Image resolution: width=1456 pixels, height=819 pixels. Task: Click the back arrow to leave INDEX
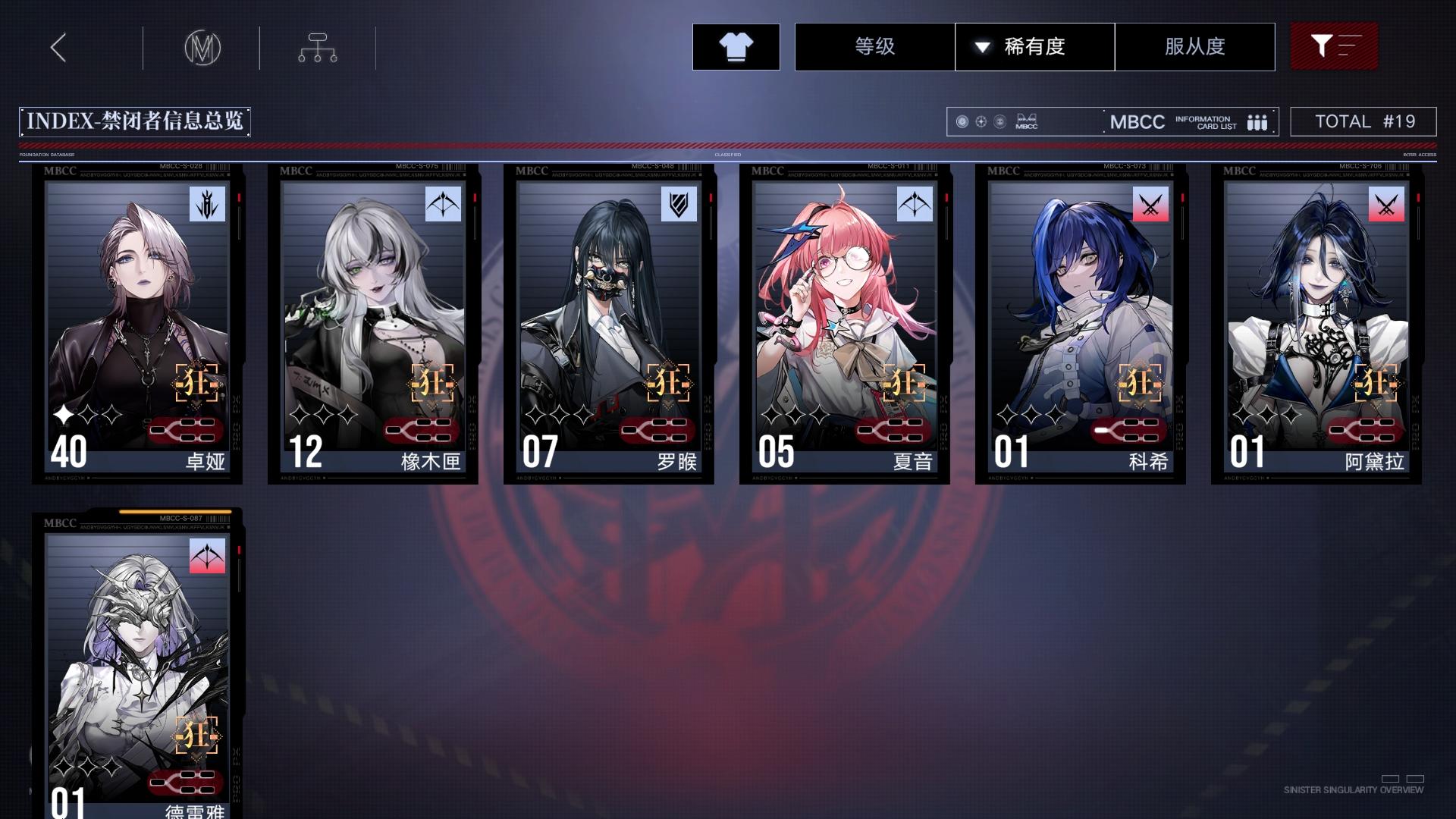tap(58, 47)
